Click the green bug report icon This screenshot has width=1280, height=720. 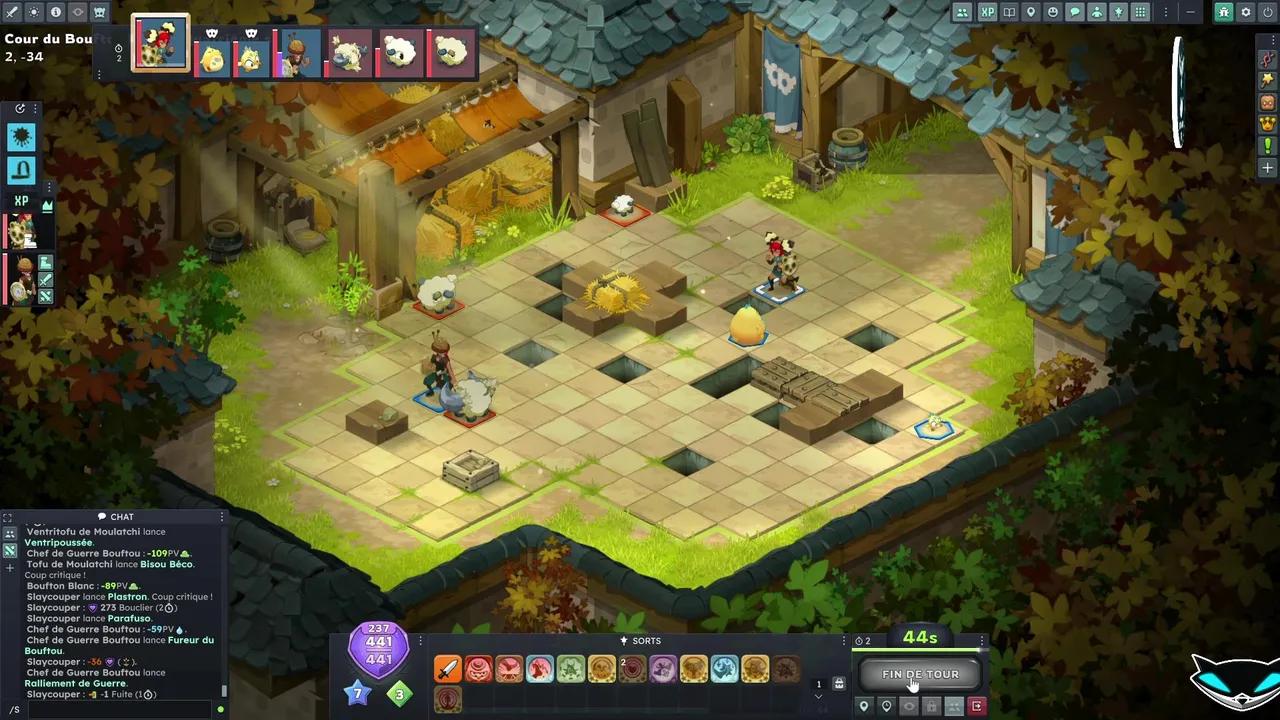point(1224,12)
